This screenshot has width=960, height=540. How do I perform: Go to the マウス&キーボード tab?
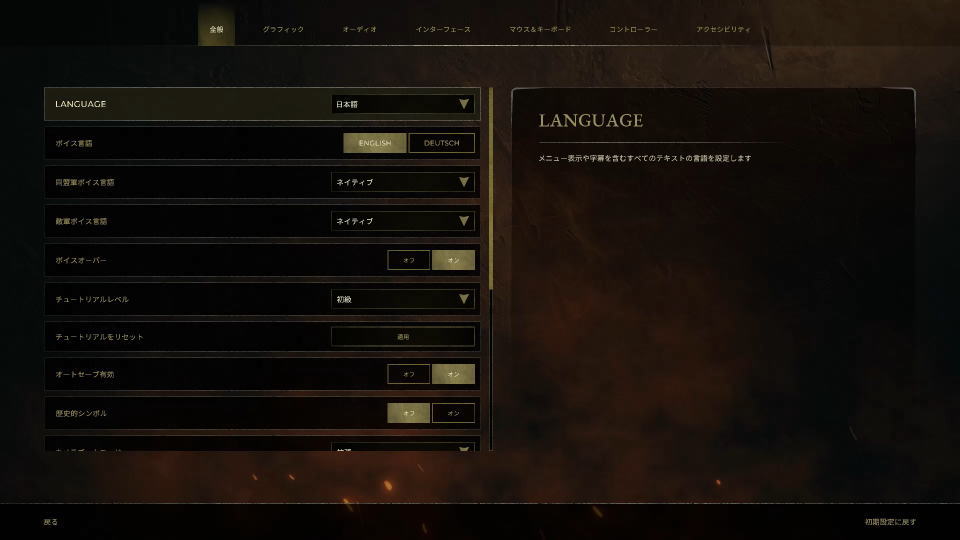(540, 30)
